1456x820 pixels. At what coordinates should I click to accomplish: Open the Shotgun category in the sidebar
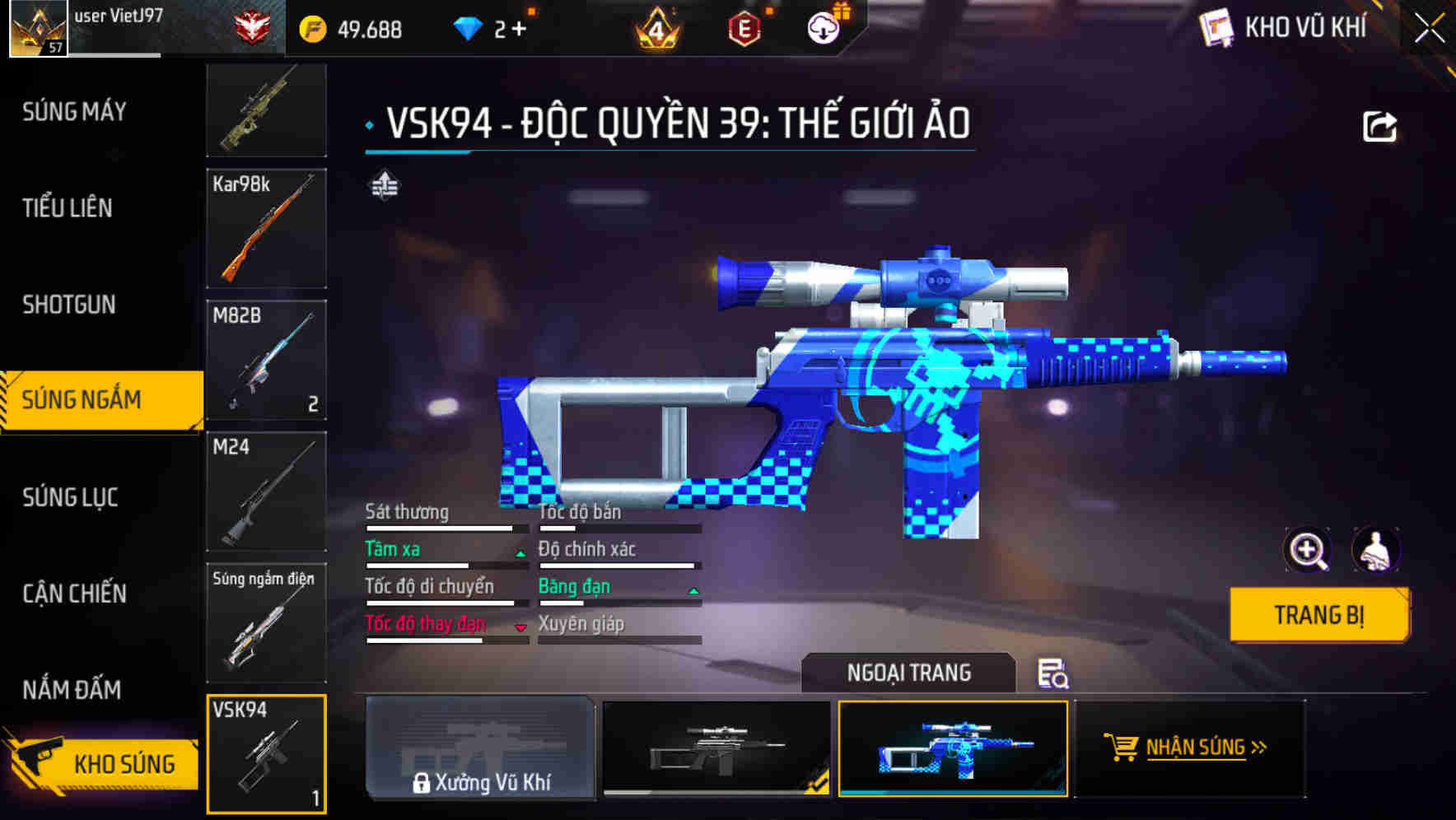coord(70,305)
